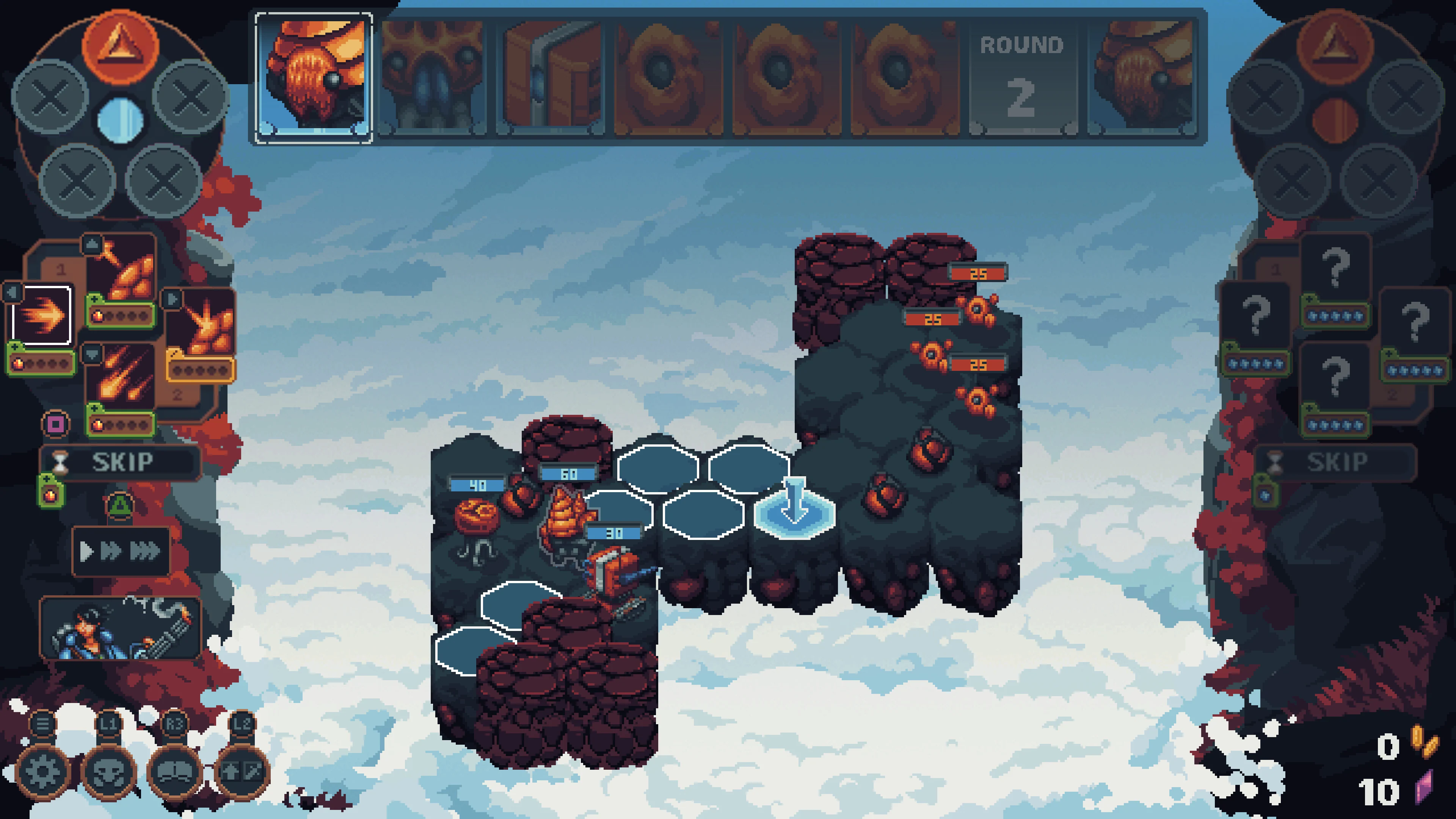Toggle the purple square indicator below the cards
1456x819 pixels.
(x=56, y=425)
